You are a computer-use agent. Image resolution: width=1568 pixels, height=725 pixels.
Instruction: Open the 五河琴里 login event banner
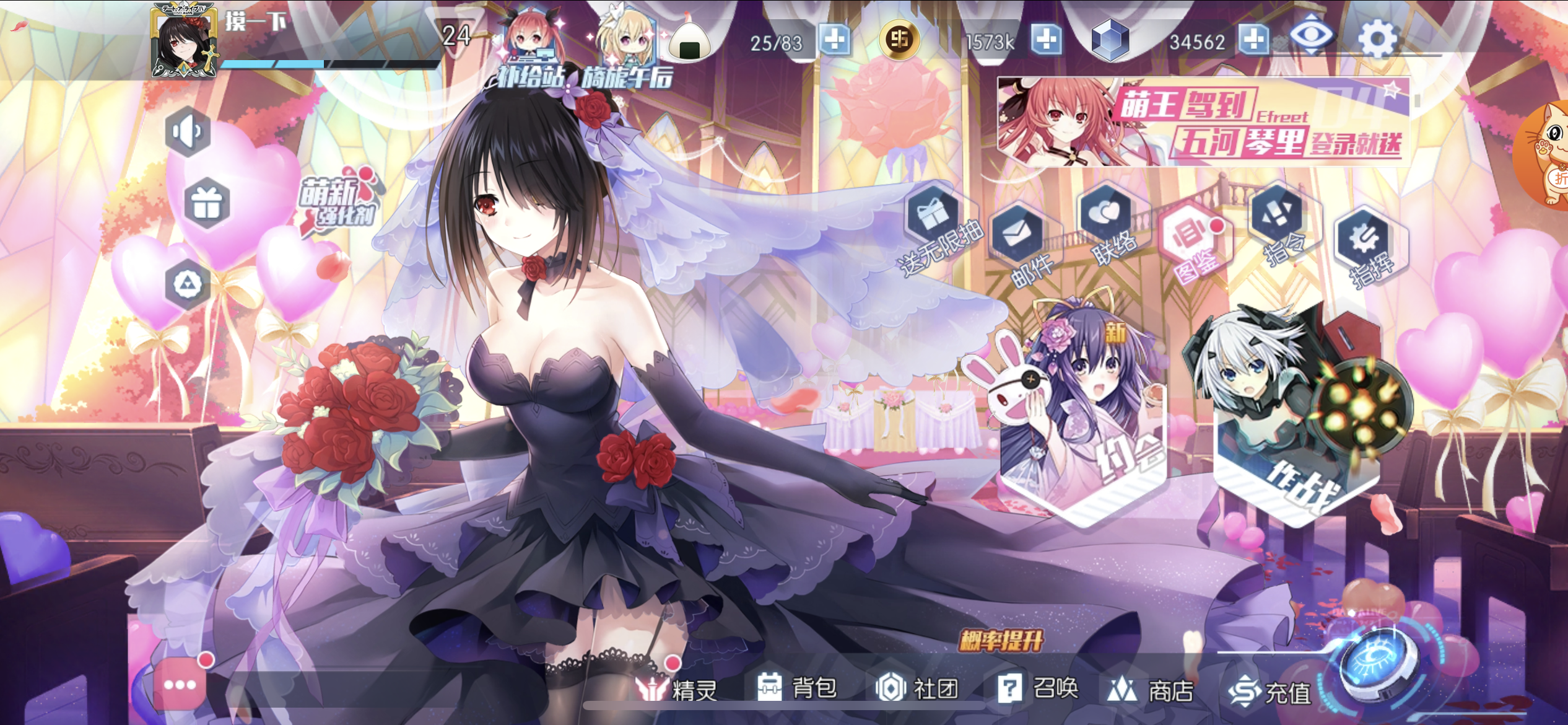tap(1203, 122)
